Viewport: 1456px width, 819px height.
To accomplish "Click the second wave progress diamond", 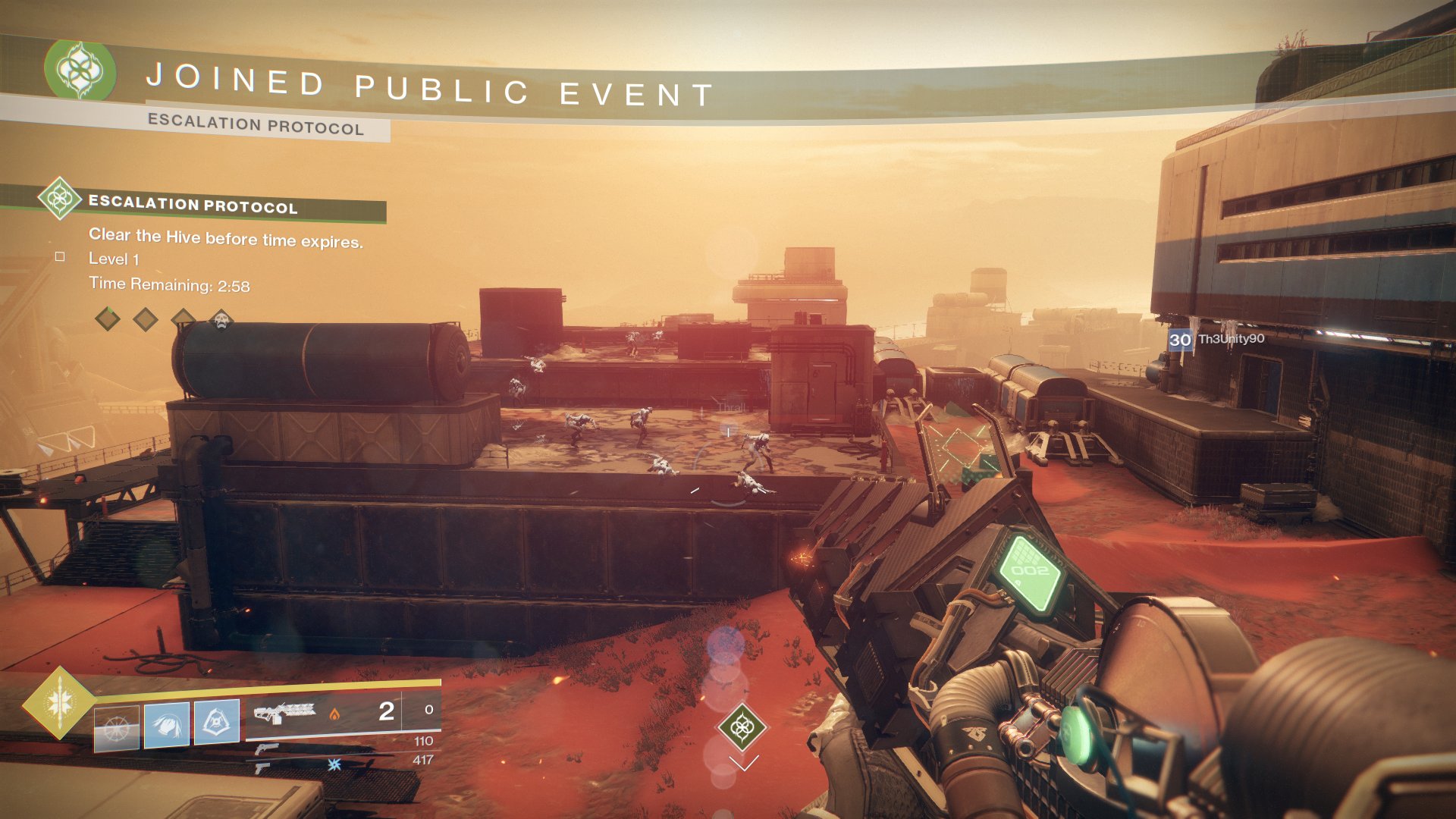I will tap(146, 319).
